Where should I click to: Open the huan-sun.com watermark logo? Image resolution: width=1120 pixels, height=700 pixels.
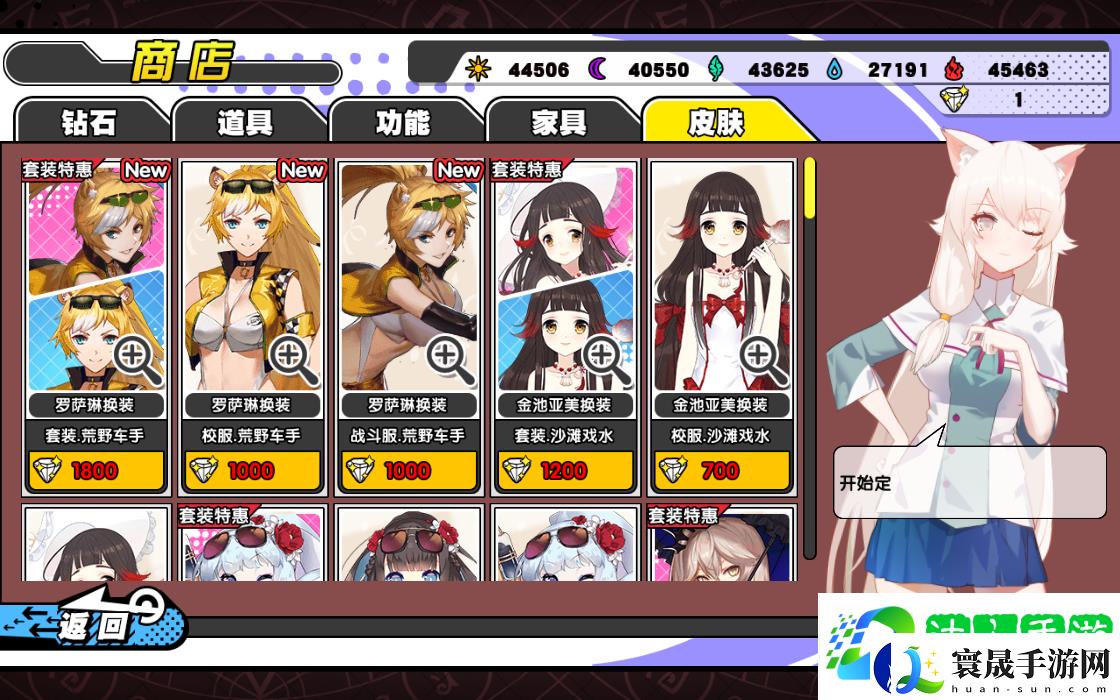pyautogui.click(x=968, y=647)
